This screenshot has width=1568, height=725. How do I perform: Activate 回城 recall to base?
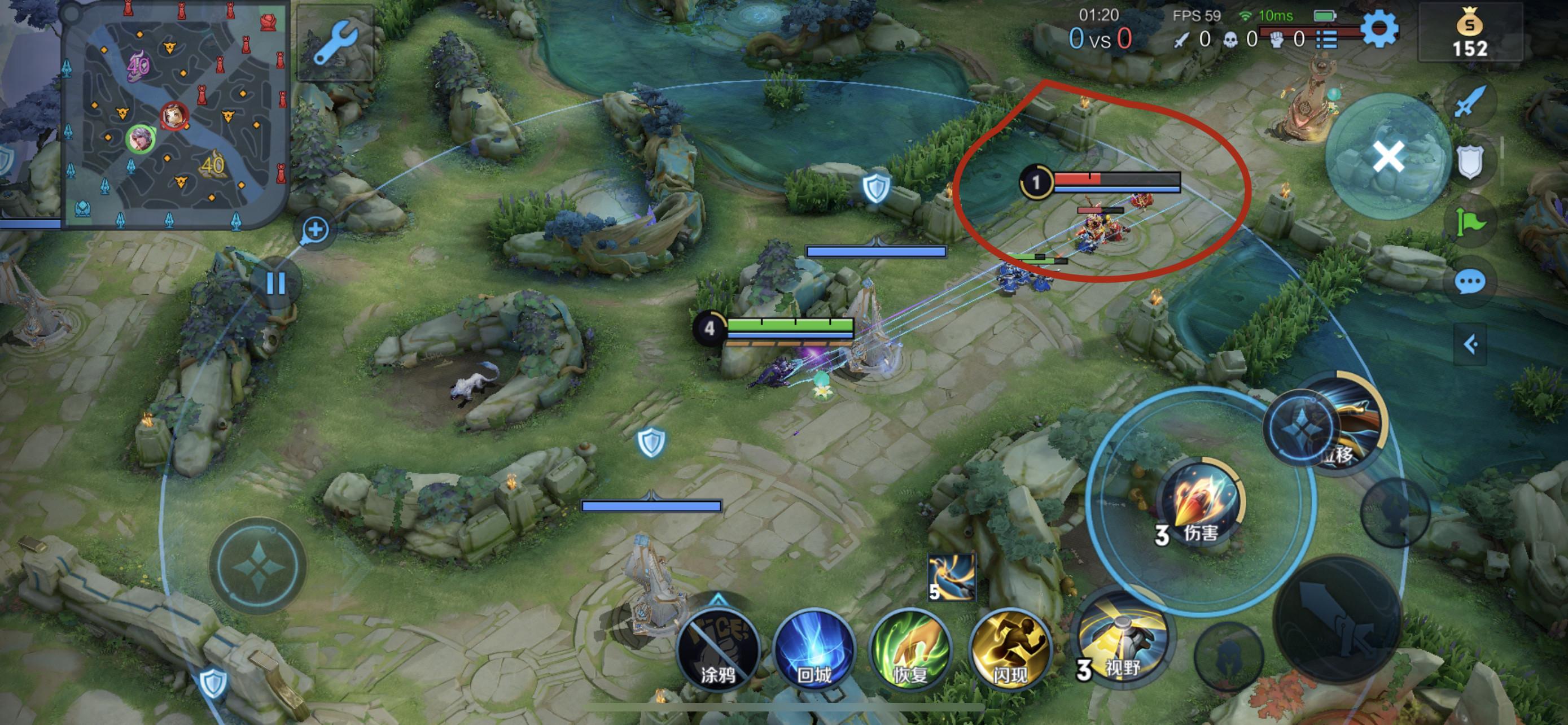(x=814, y=648)
